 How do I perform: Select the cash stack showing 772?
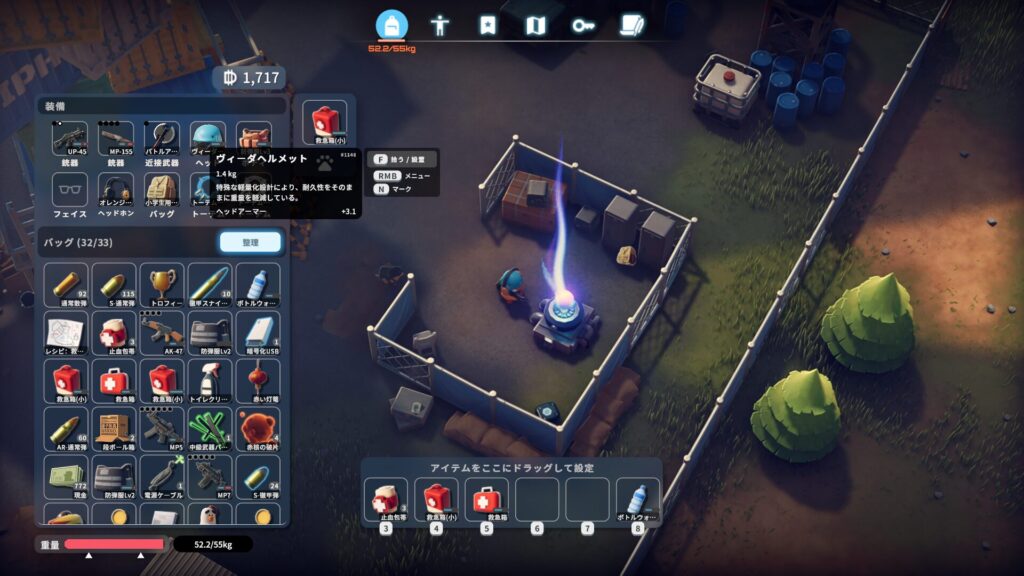pos(68,476)
